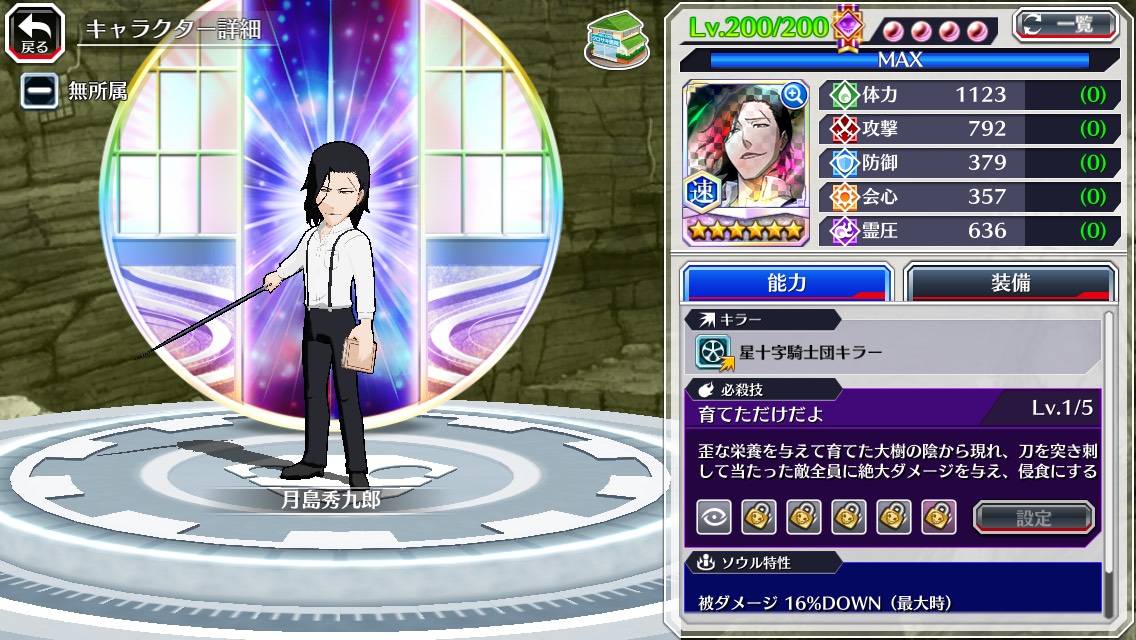Enlarge the character portrait with the magnifier
The height and width of the screenshot is (640, 1136).
coord(794,96)
